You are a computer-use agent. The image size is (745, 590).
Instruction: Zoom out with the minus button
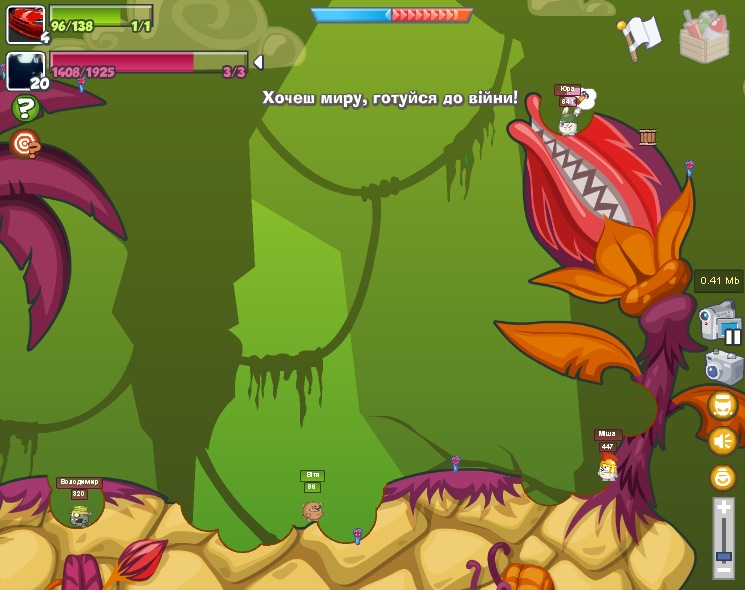point(723,570)
